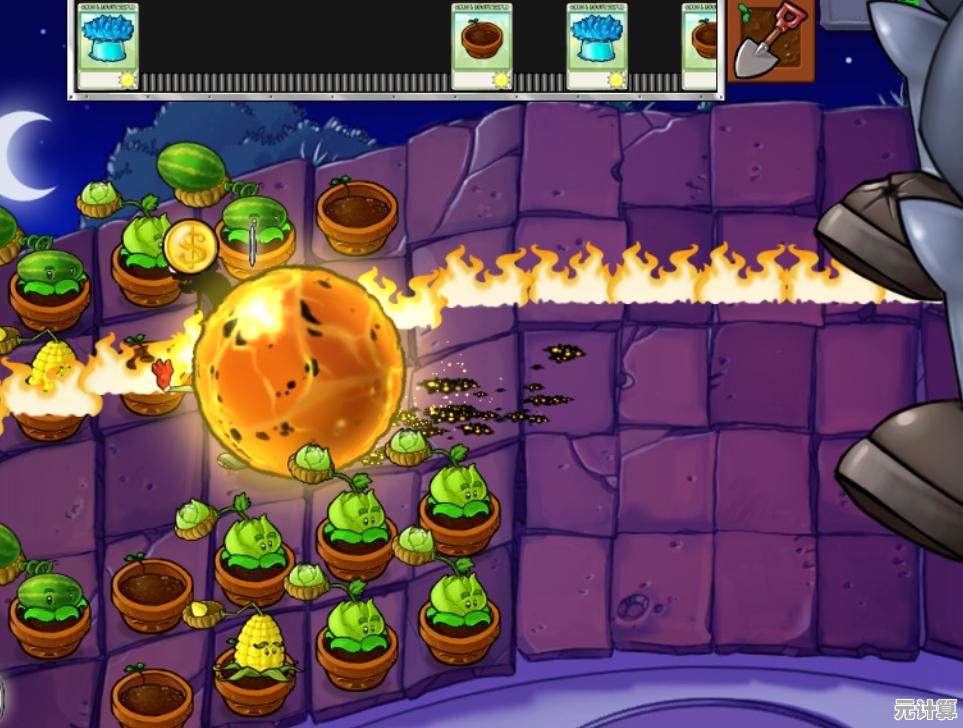Pick up the shovel tool

tap(770, 42)
